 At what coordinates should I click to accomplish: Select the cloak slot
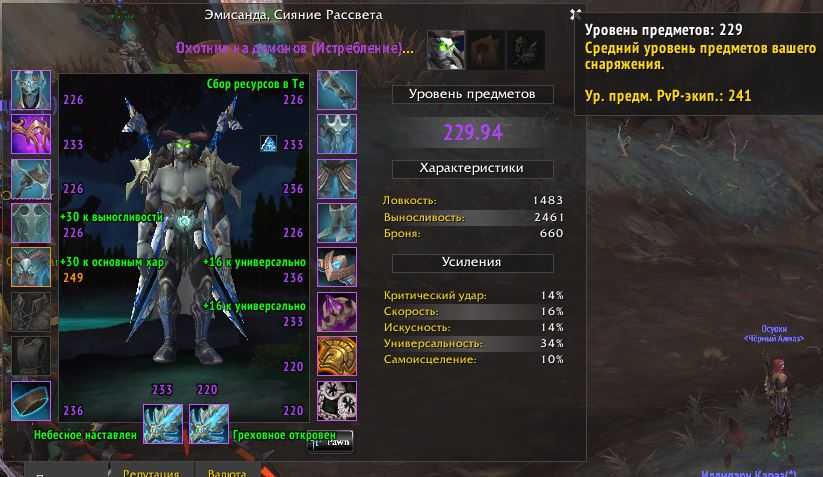[x=30, y=224]
